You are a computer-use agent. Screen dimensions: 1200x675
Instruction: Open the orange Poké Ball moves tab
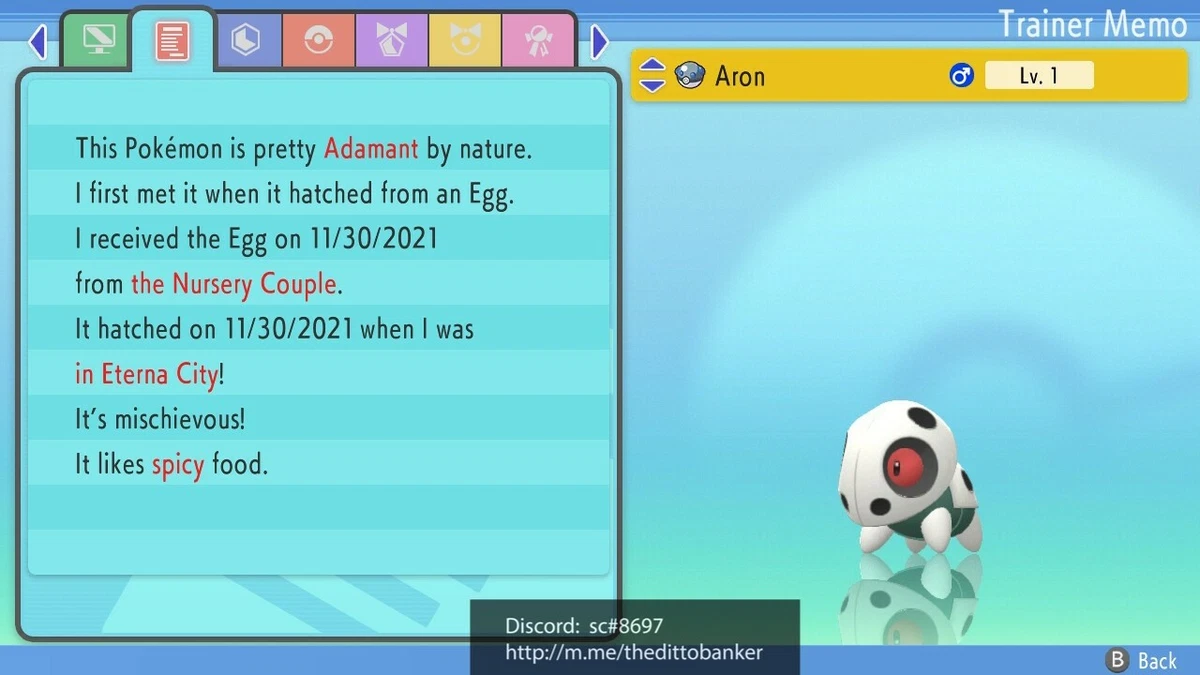[x=318, y=41]
